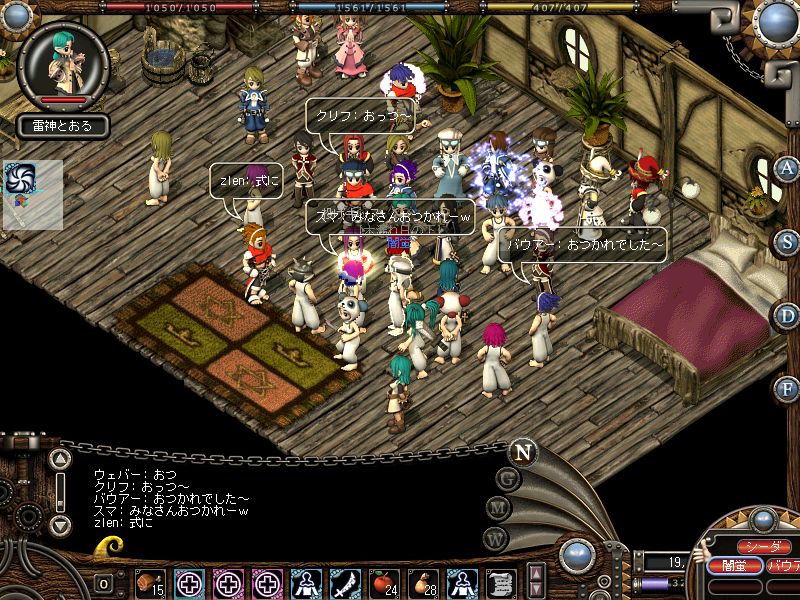Select the N chat channel tab
The height and width of the screenshot is (600, 800).
pyautogui.click(x=521, y=452)
